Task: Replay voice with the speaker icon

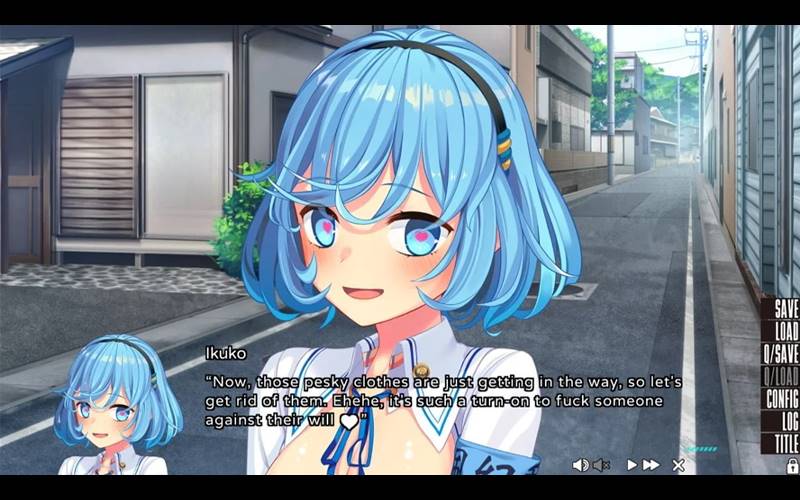Action: pyautogui.click(x=580, y=465)
